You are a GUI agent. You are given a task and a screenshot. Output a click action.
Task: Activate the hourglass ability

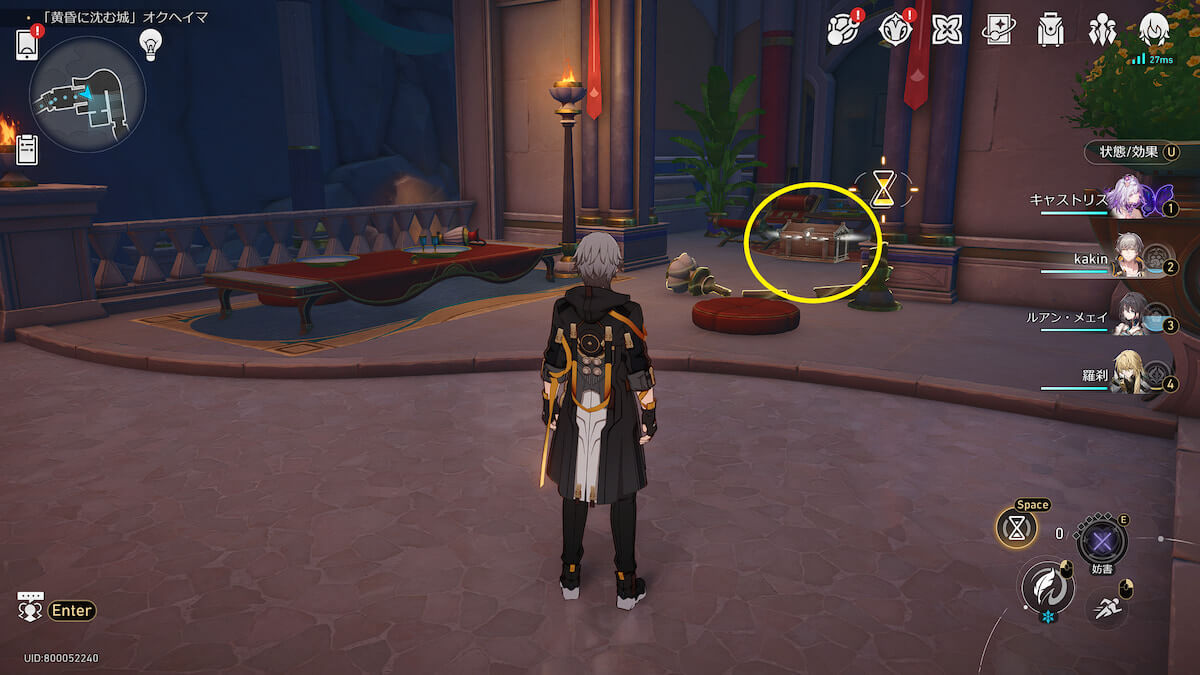point(1016,529)
